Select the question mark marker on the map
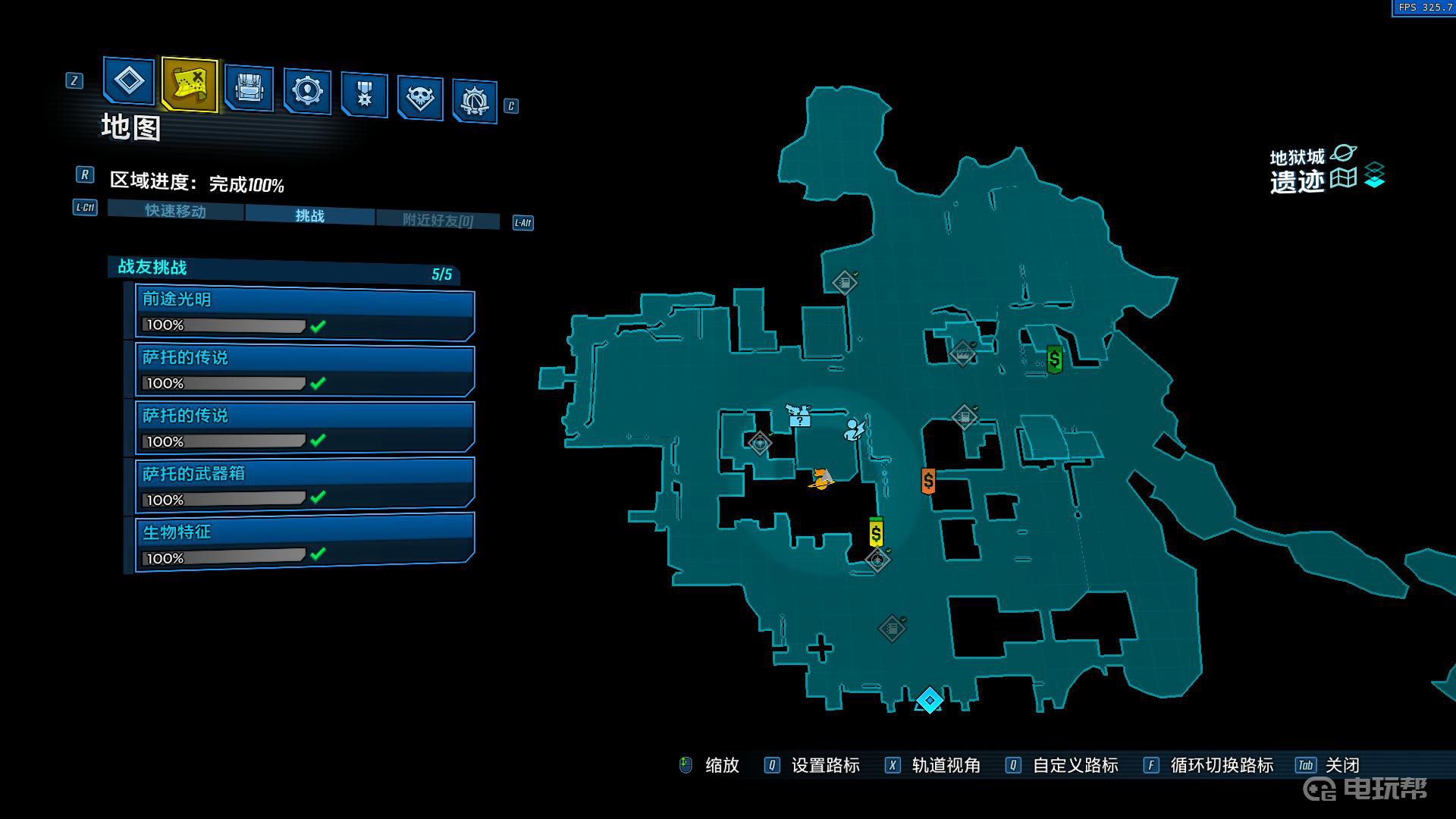This screenshot has height=819, width=1456. coord(799,417)
